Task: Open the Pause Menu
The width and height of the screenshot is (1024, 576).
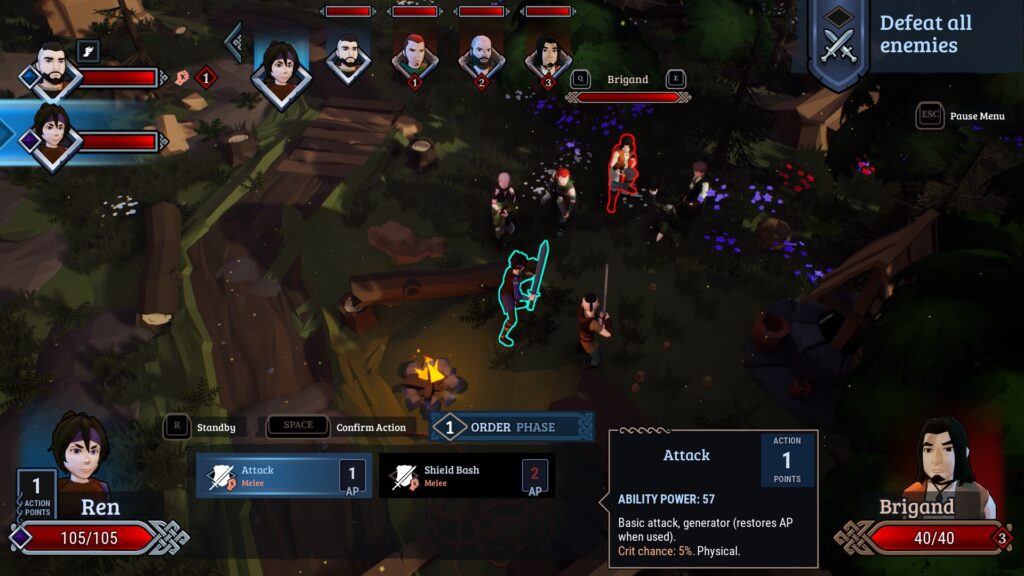Action: tap(961, 116)
